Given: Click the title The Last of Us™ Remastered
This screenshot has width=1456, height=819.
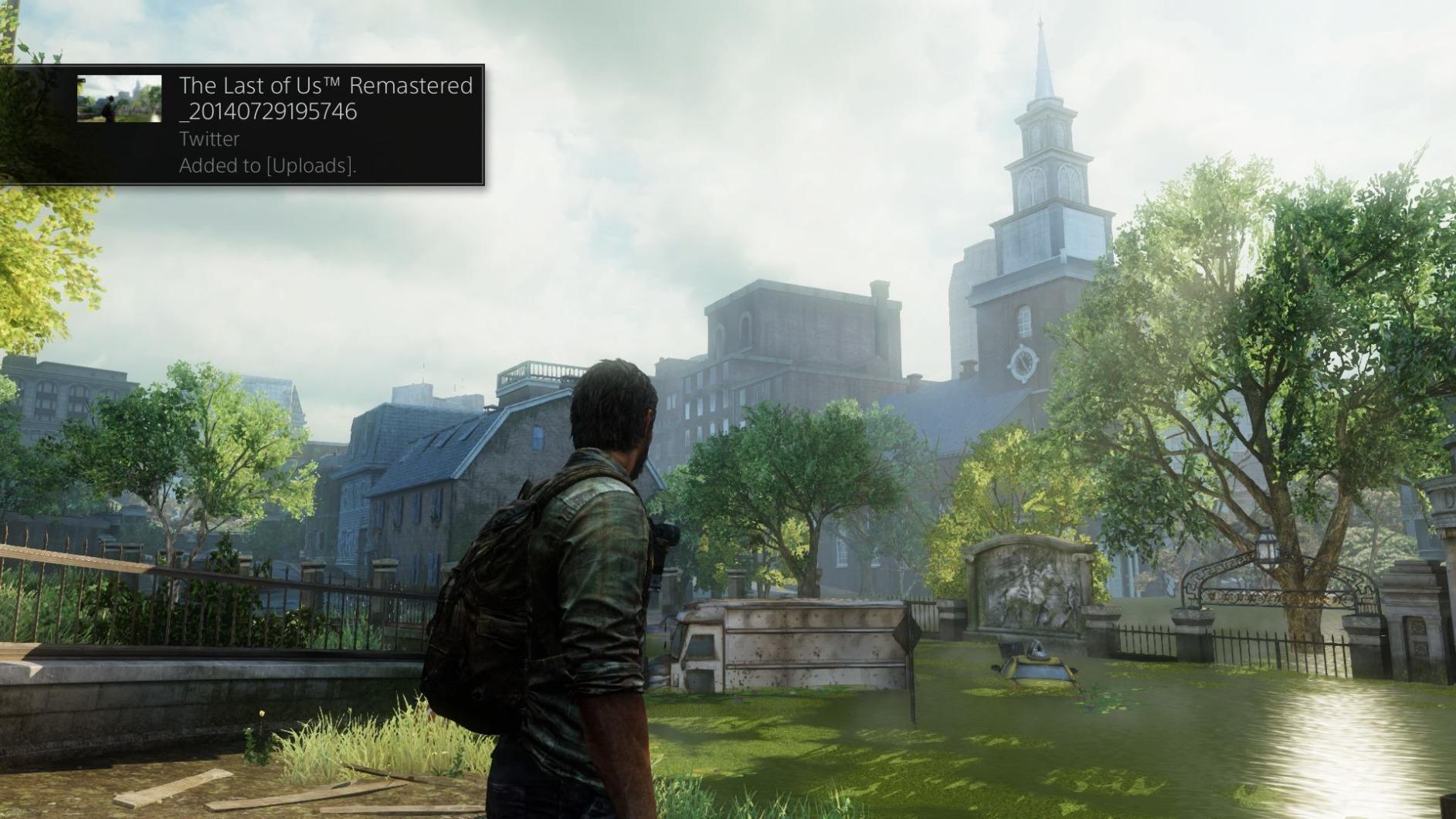Looking at the screenshot, I should [x=324, y=87].
